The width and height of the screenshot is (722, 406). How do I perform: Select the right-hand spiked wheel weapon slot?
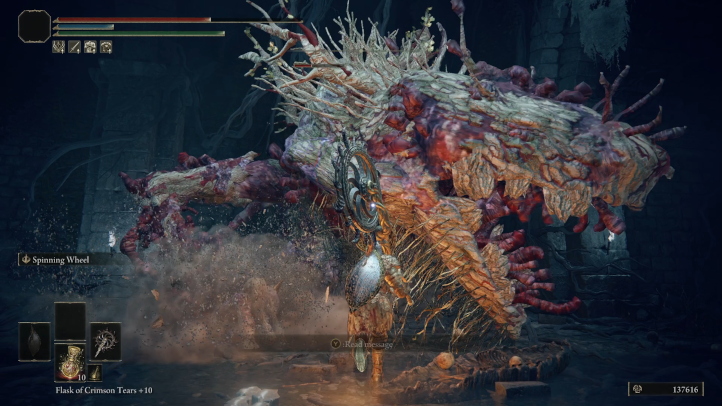[x=105, y=341]
